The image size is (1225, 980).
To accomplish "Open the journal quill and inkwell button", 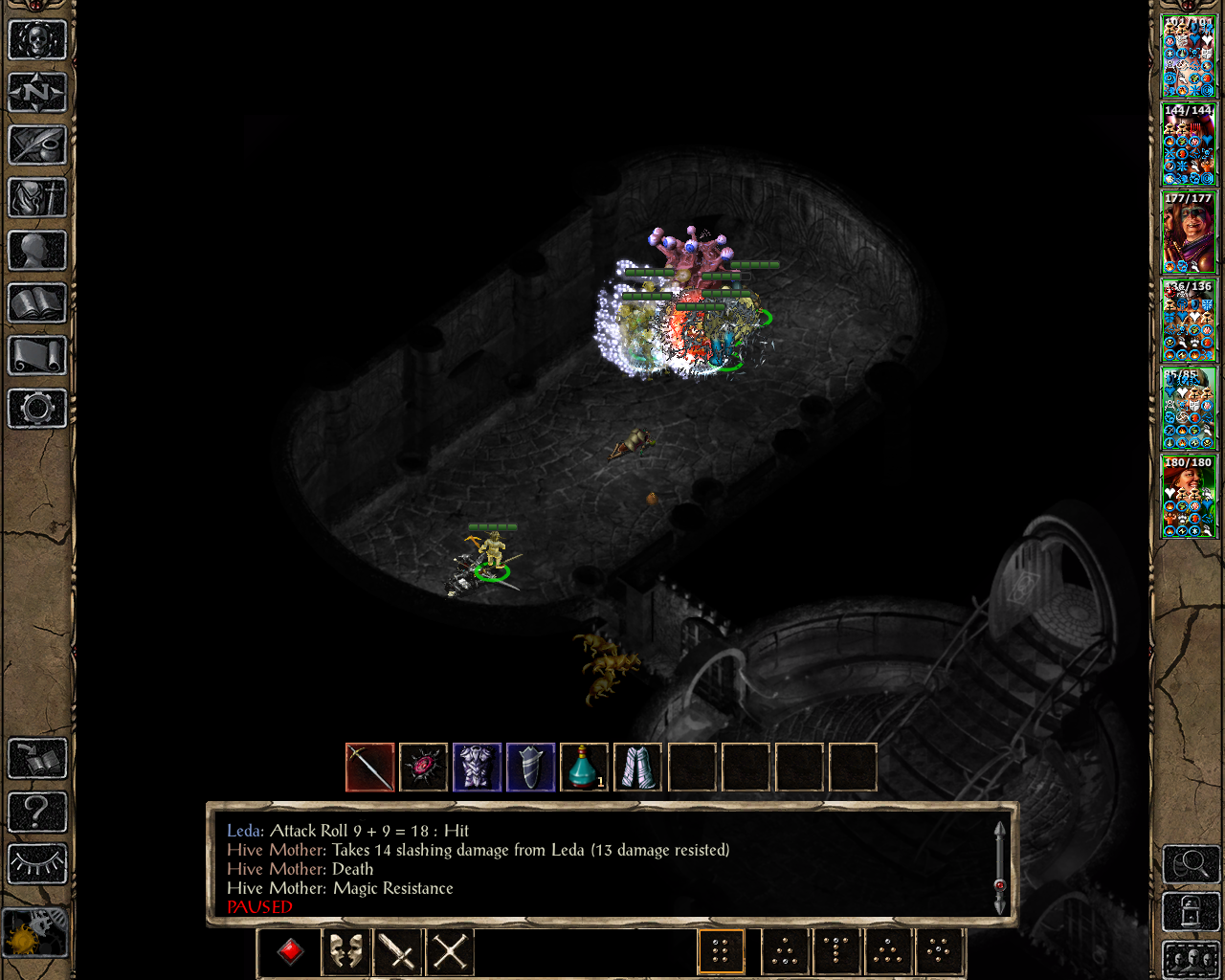I will click(x=37, y=145).
